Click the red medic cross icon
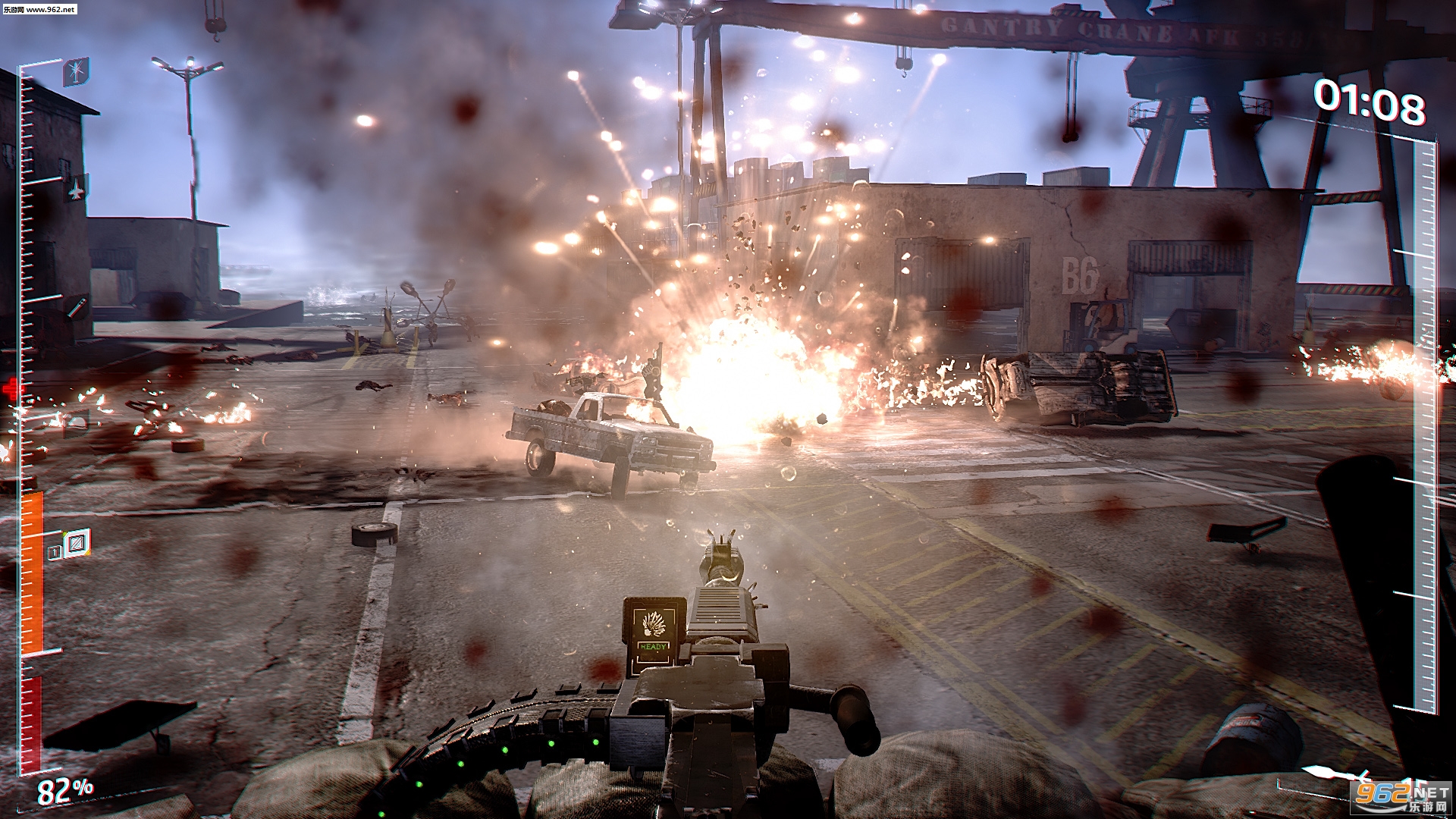 [x=12, y=391]
